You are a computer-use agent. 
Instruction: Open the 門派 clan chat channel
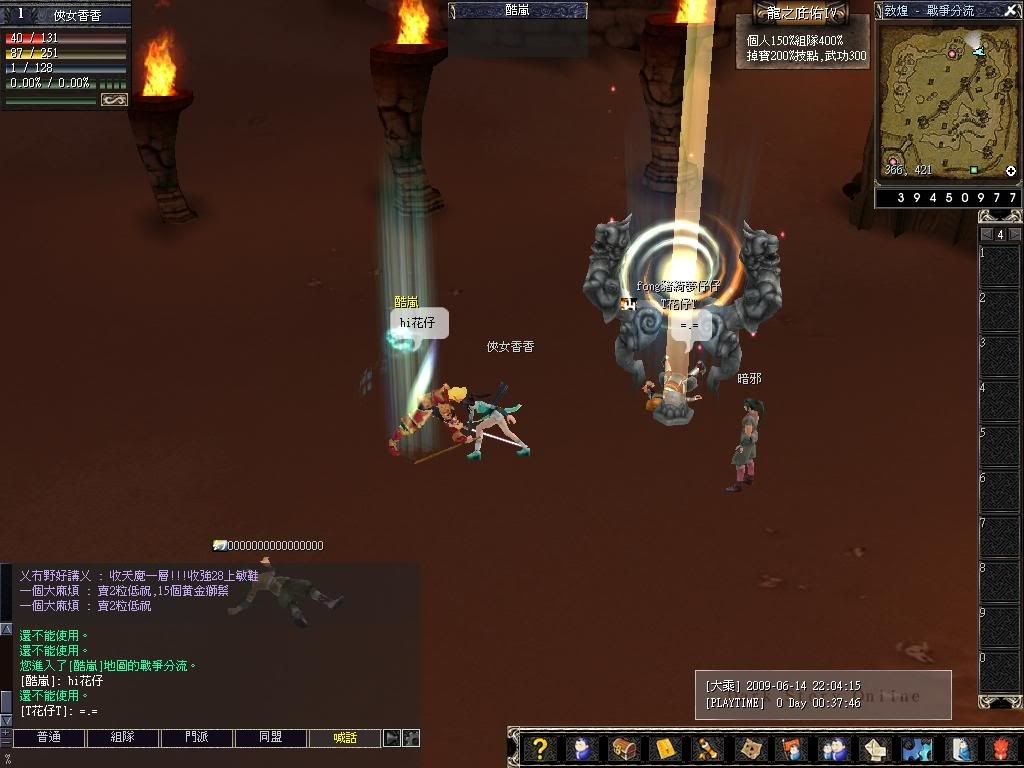(197, 738)
